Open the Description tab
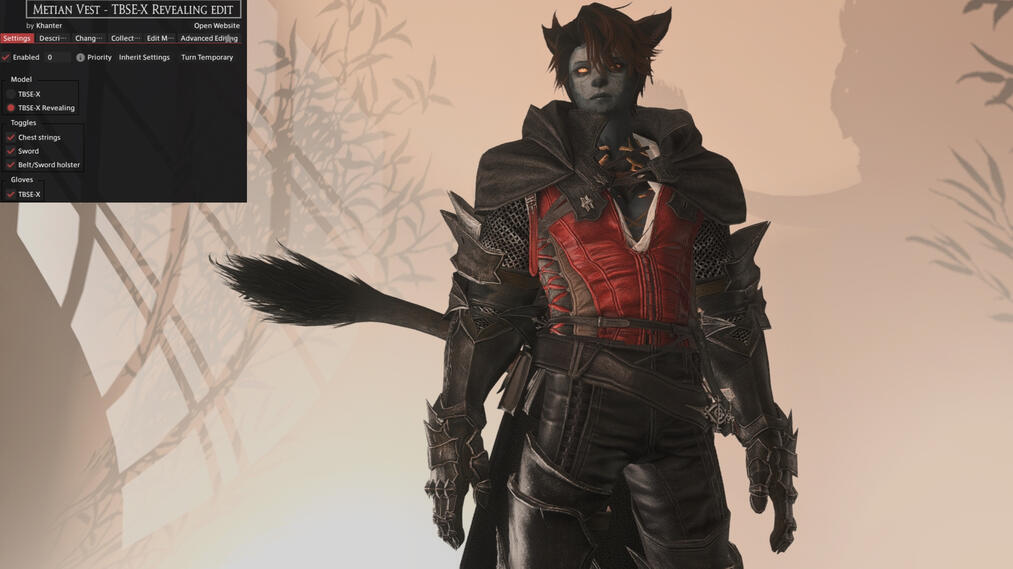The width and height of the screenshot is (1013, 569). pos(53,39)
